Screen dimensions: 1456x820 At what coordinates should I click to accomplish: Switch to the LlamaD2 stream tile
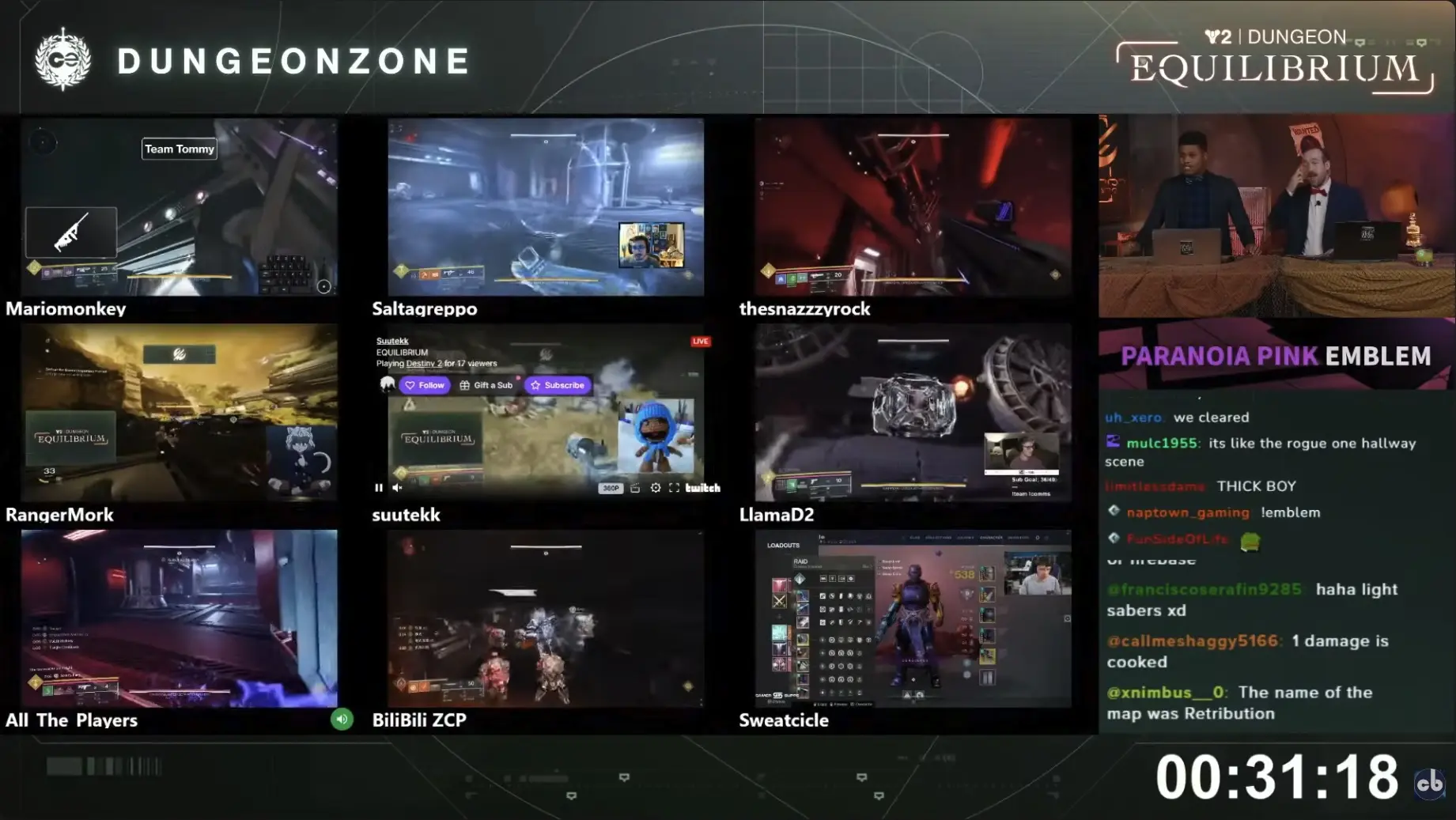click(x=913, y=412)
